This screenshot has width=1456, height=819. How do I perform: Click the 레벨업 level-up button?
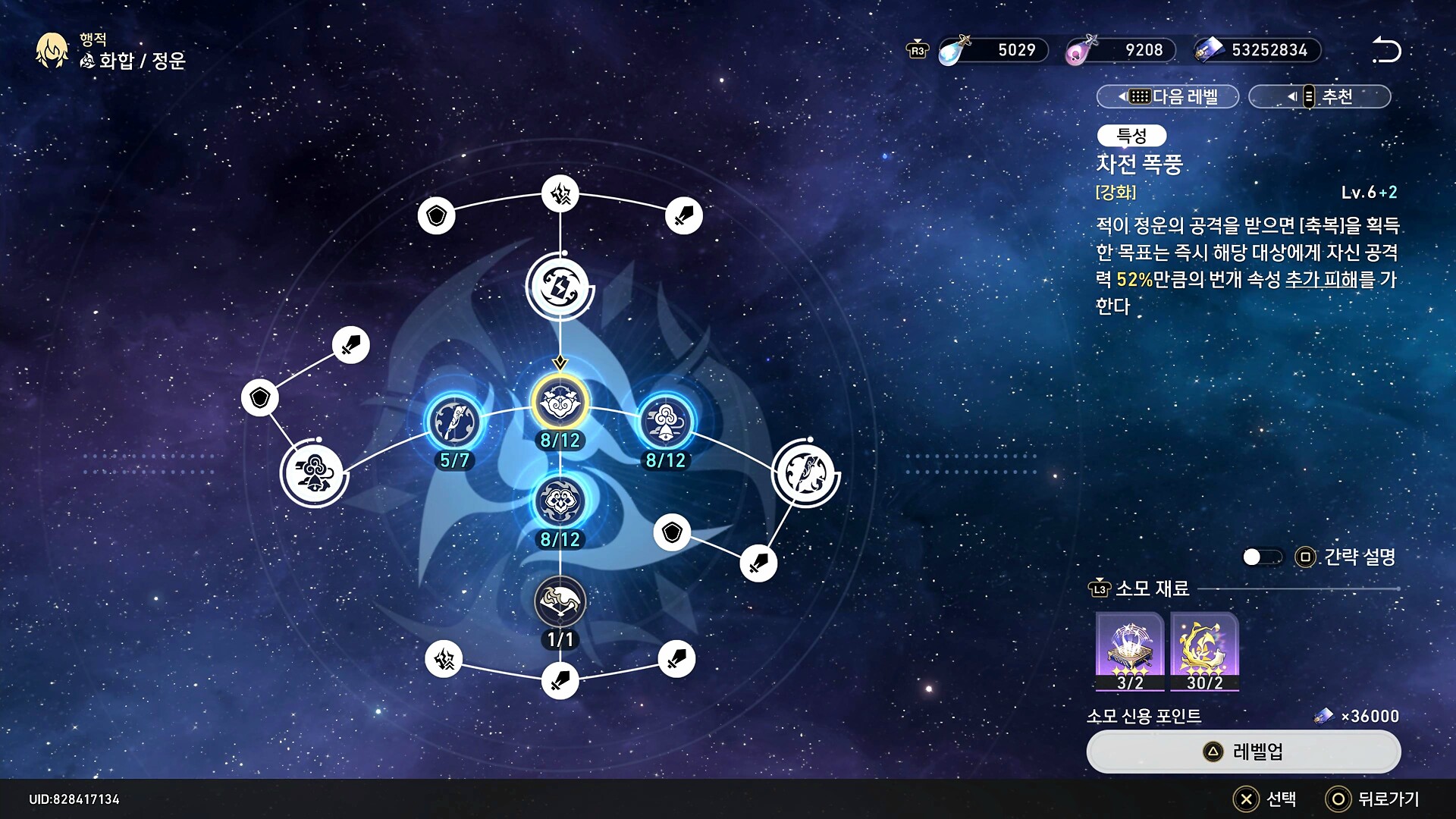(x=1243, y=752)
